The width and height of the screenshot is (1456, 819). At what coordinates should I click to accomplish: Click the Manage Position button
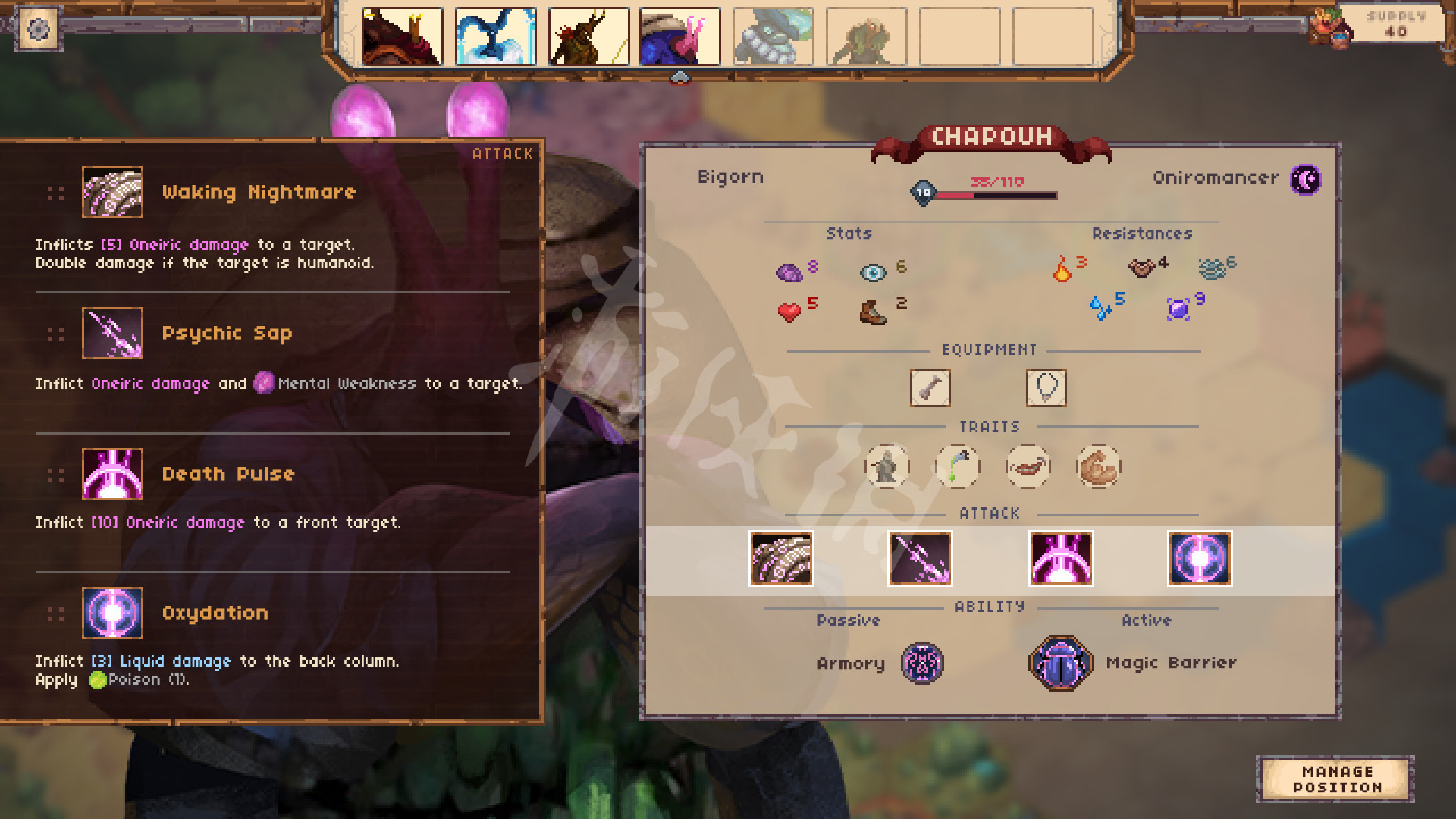1336,779
